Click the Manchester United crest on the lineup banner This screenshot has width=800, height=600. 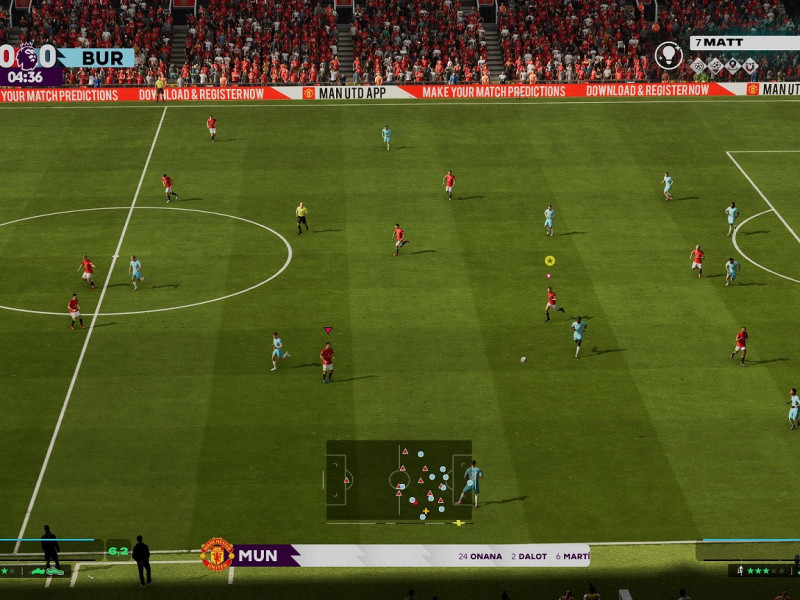(217, 555)
